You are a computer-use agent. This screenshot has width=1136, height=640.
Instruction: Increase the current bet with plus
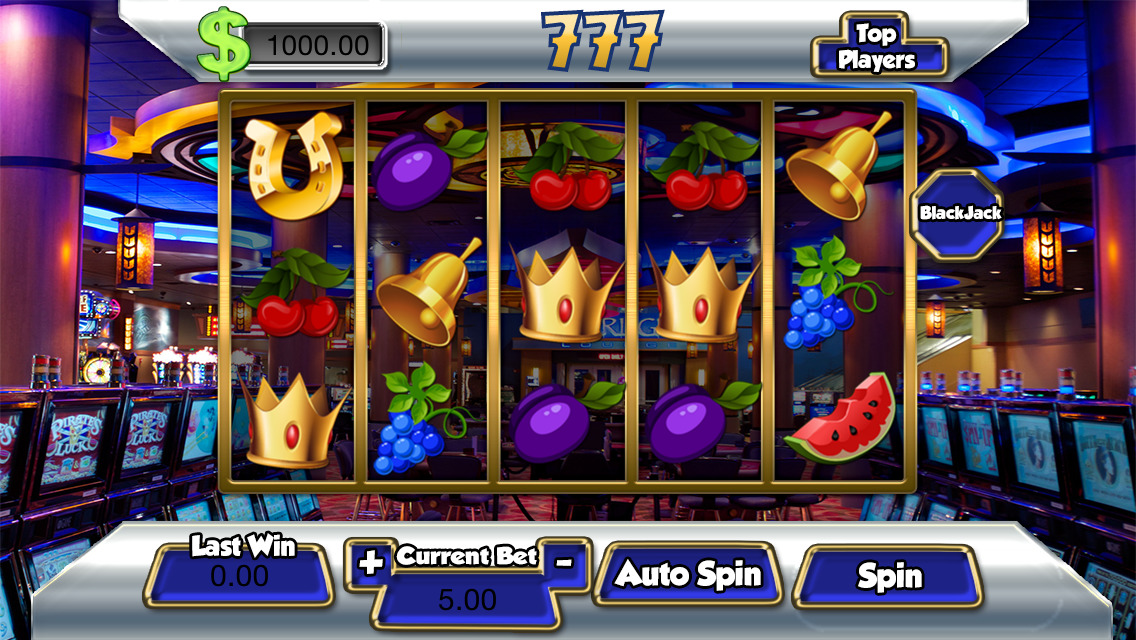click(371, 563)
